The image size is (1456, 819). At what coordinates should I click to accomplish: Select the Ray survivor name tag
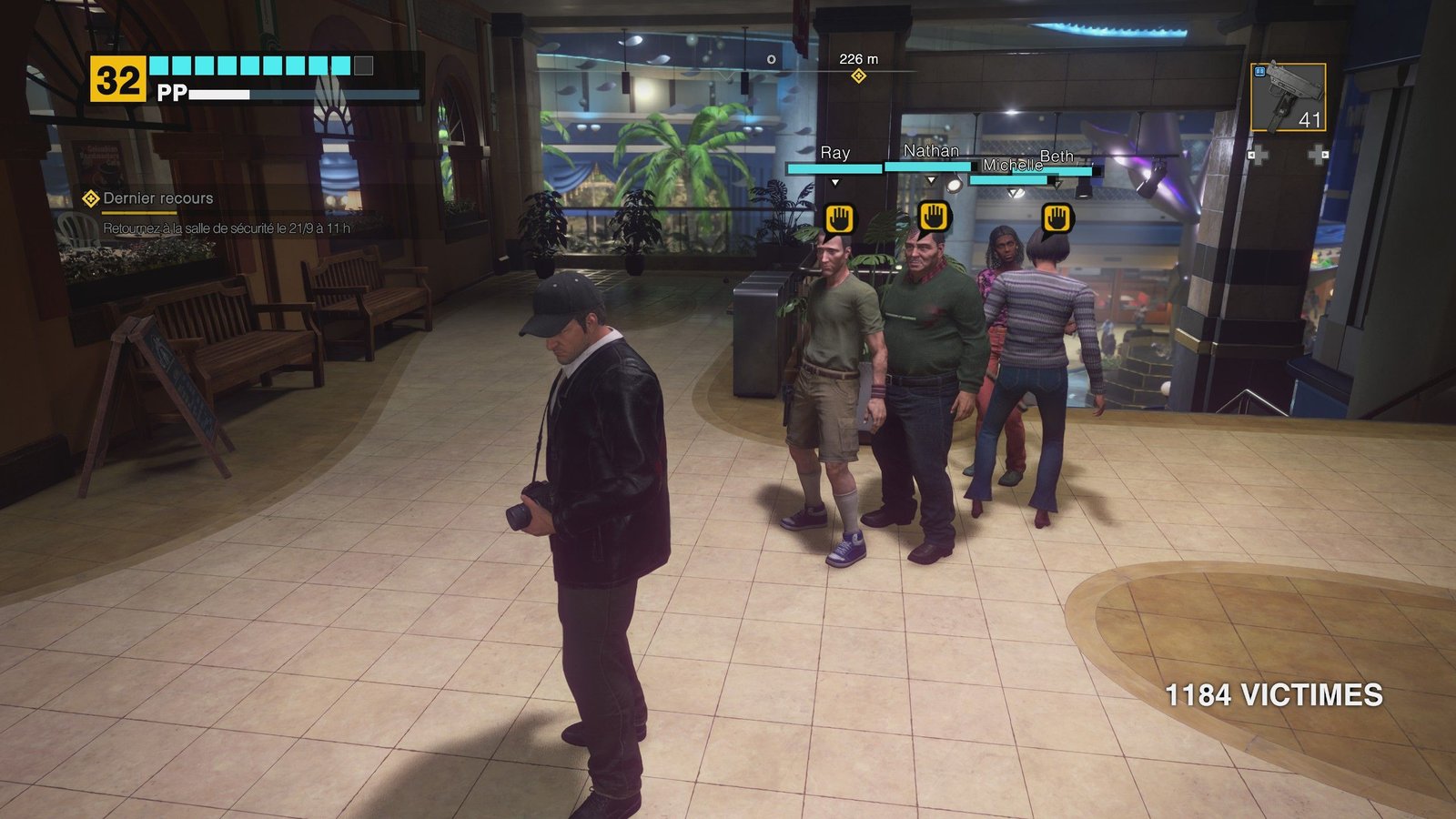click(834, 153)
